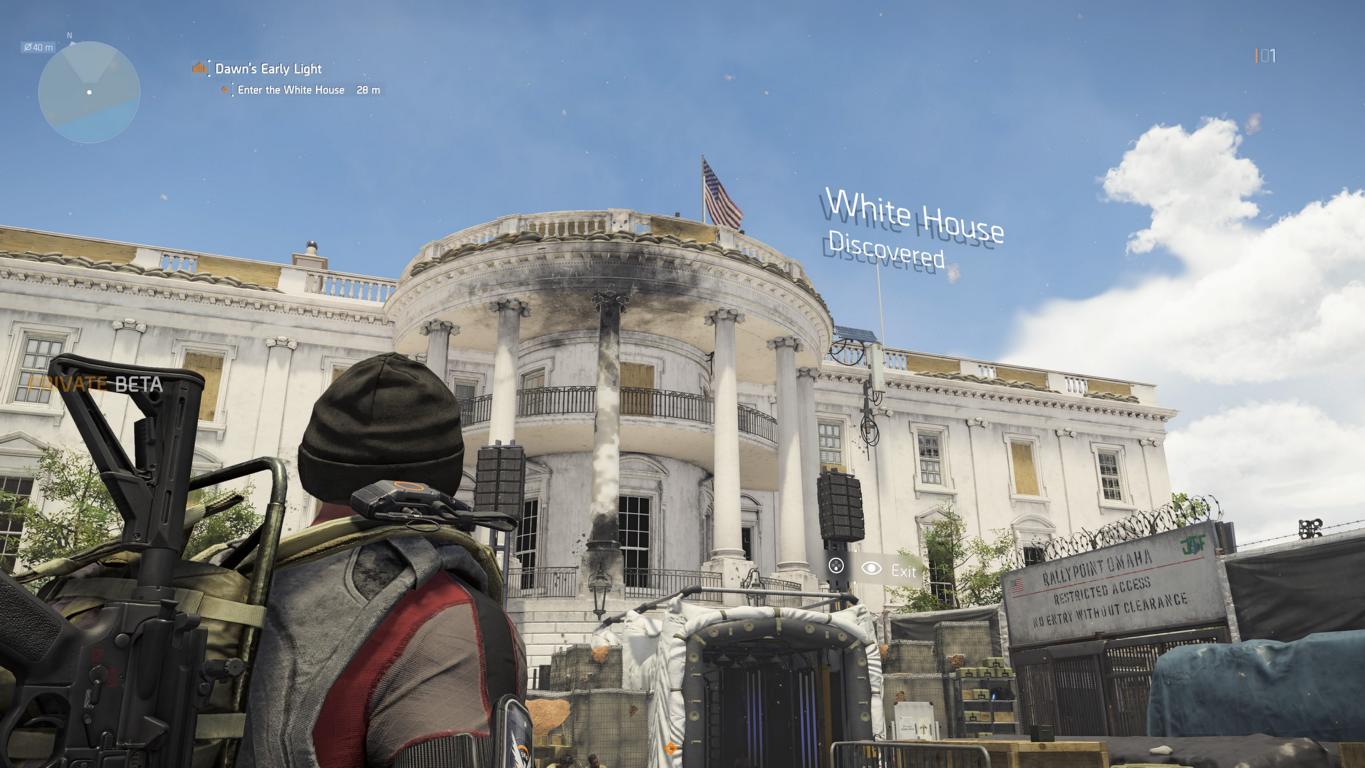Click the circular minimap
Screen dimensions: 1365x768
click(89, 92)
